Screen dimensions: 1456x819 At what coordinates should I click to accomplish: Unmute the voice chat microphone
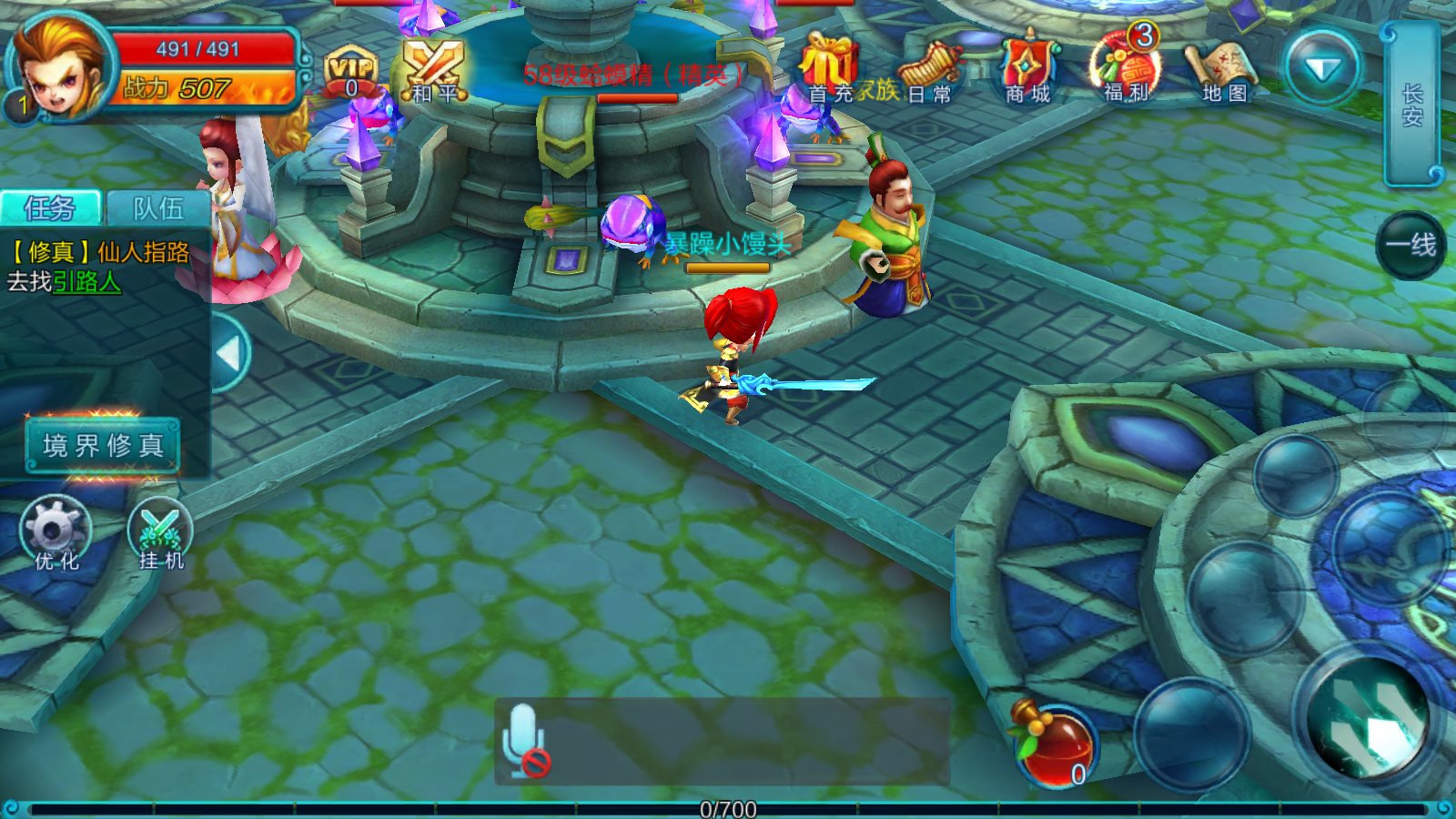(523, 742)
